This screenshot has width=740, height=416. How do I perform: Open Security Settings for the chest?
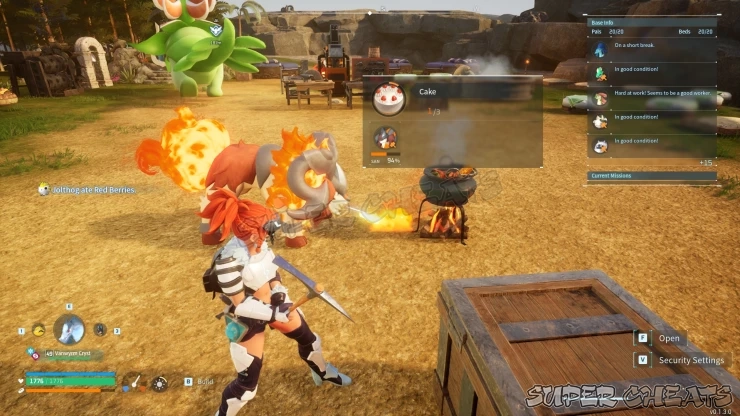(691, 360)
